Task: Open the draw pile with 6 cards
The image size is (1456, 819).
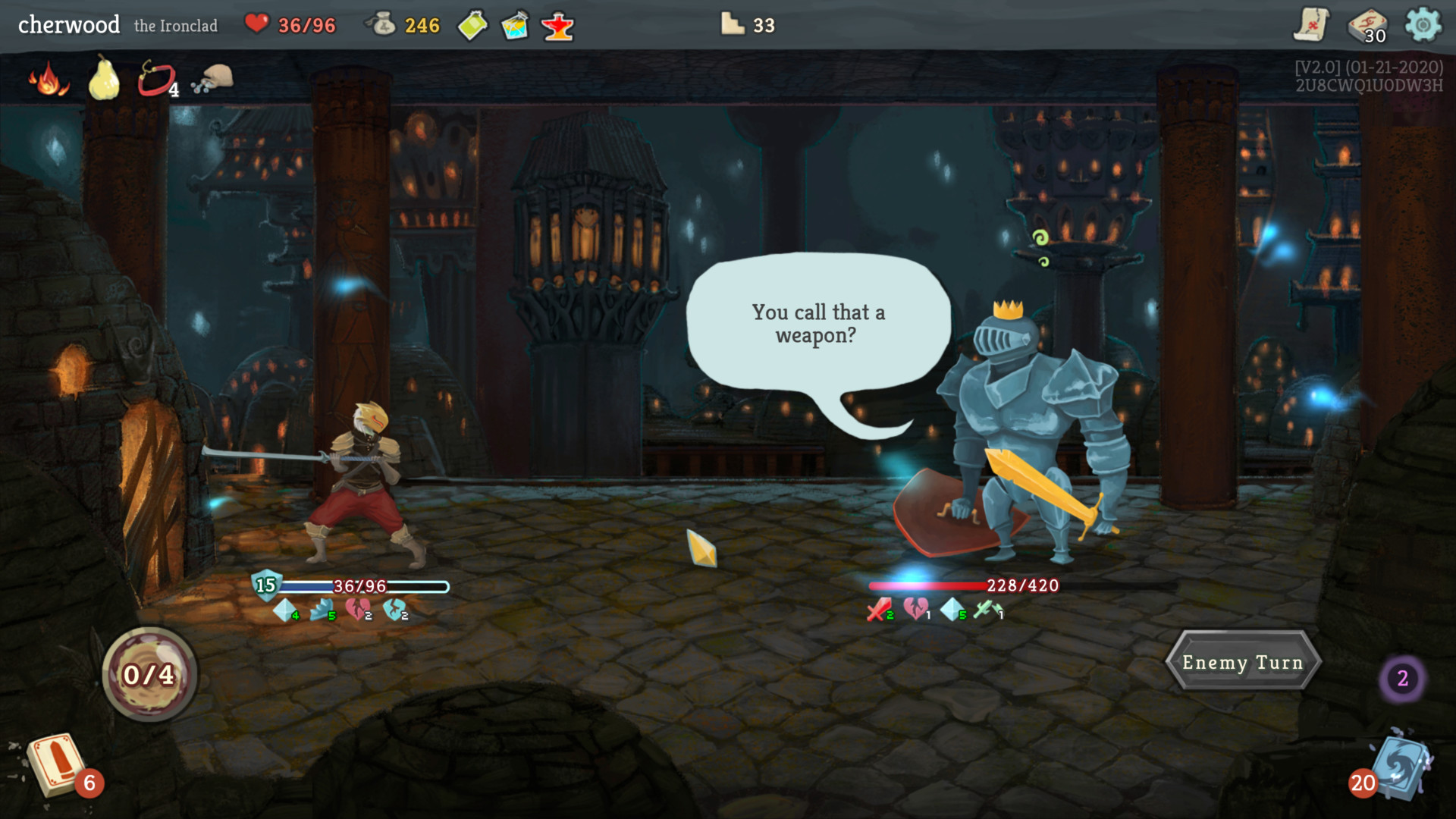Action: [x=57, y=764]
